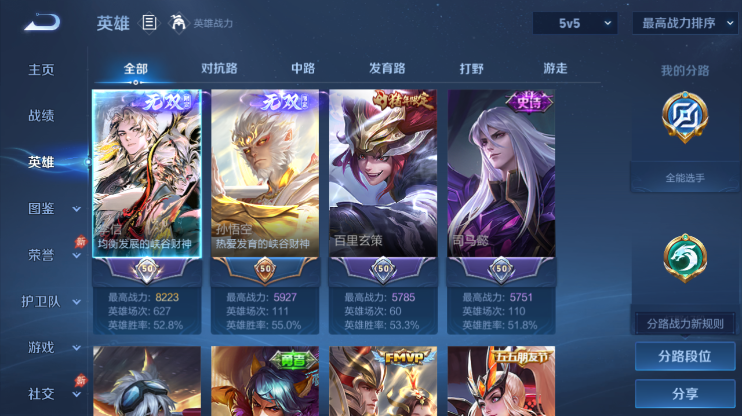
Task: Open the 社交 sidebar entry
Action: pos(41,393)
